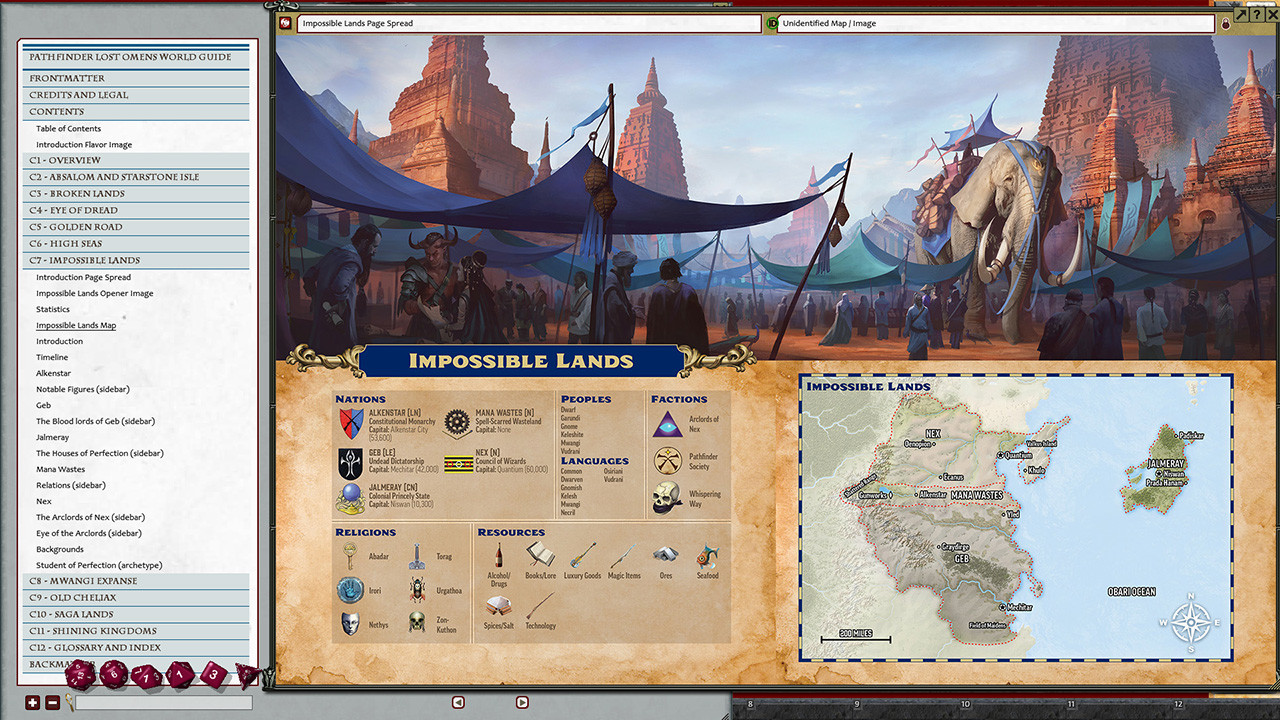Click inside the chat text entry field

click(162, 704)
